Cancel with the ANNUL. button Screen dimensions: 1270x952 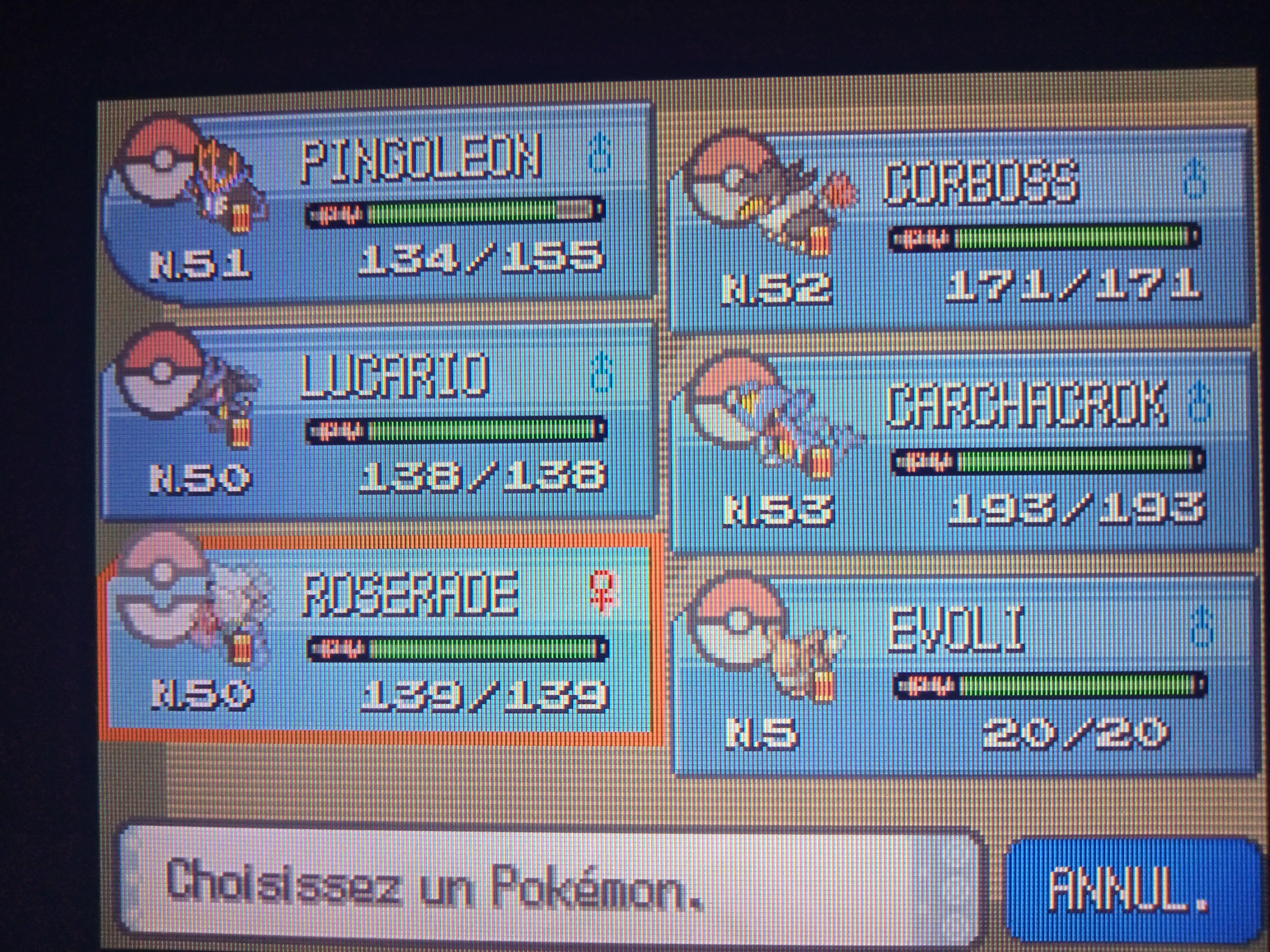[1125, 889]
